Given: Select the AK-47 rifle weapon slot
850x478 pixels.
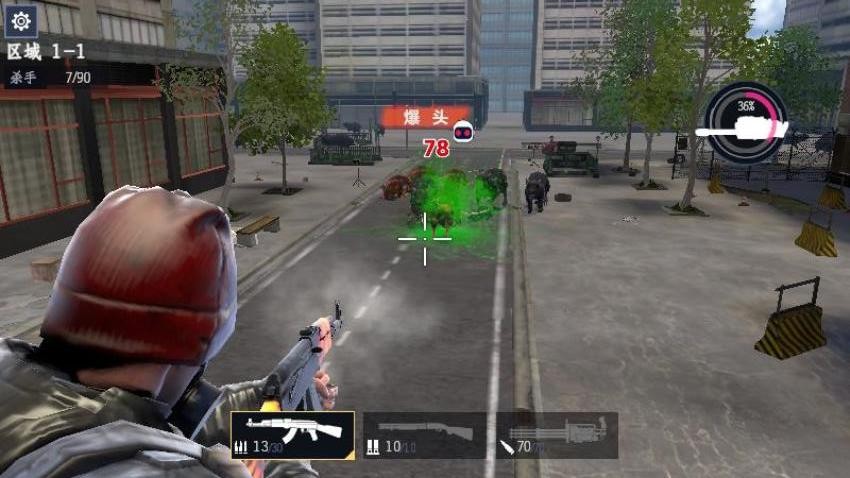Looking at the screenshot, I should tap(292, 435).
